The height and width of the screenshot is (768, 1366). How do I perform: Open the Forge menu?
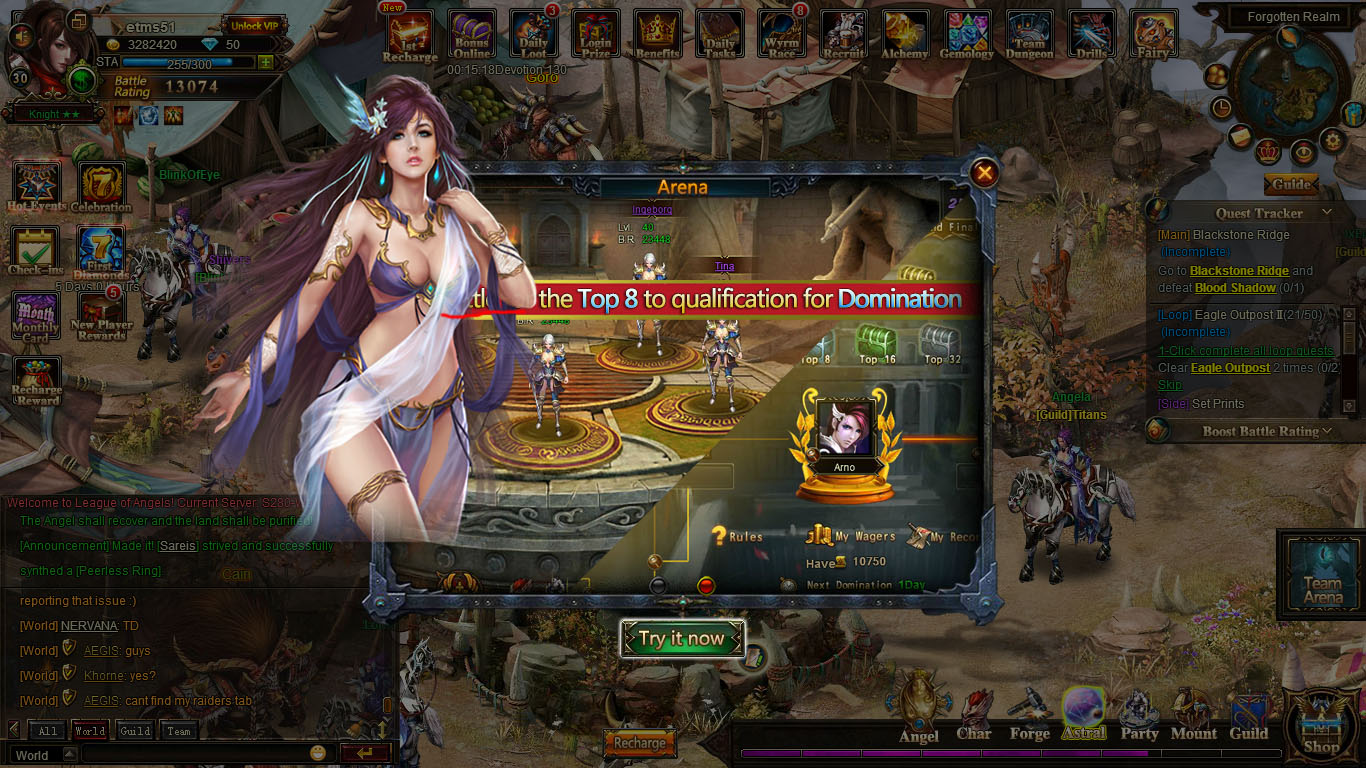[1029, 718]
